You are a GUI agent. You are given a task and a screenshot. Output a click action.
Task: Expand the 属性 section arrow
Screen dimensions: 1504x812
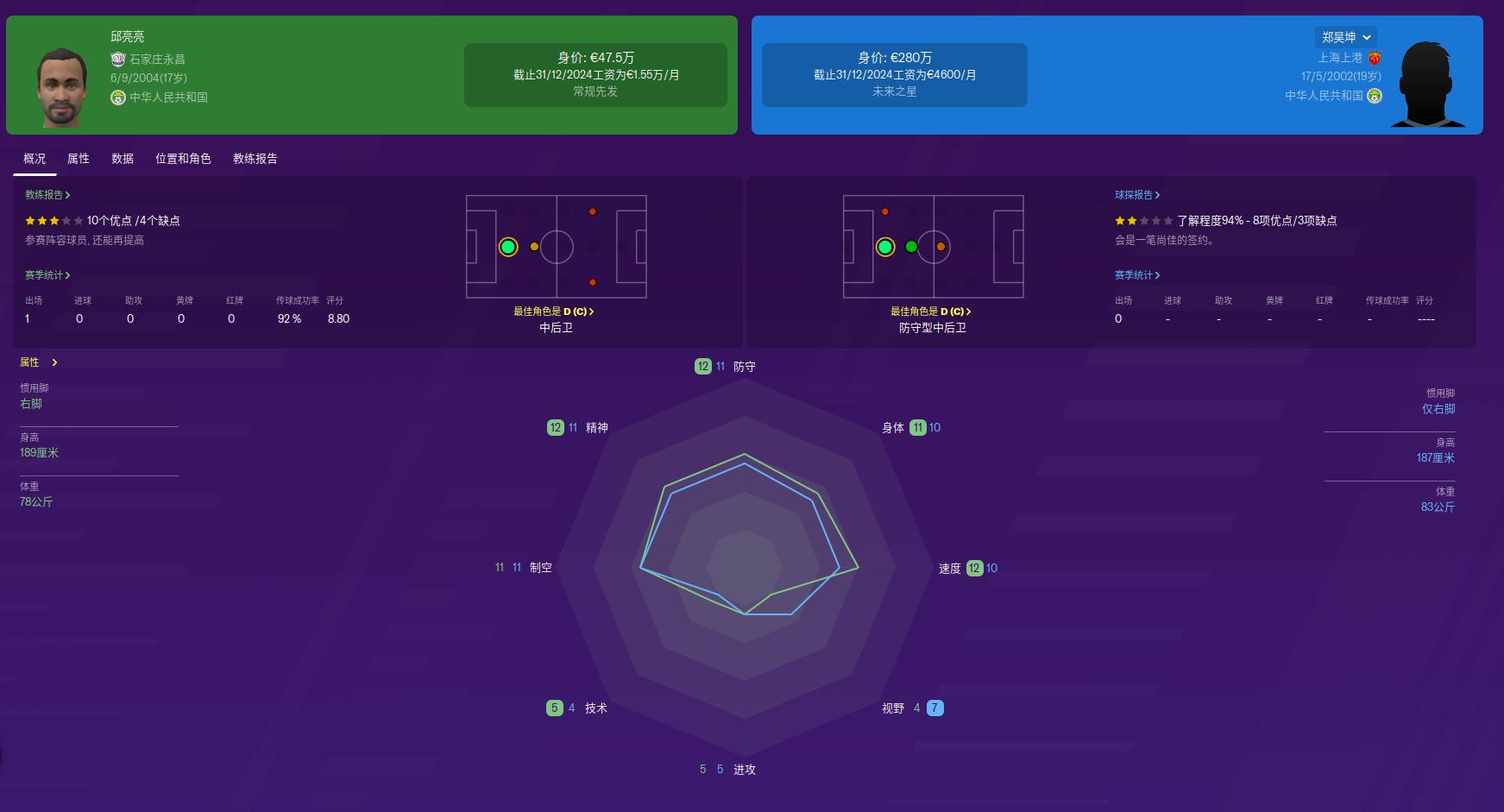54,362
